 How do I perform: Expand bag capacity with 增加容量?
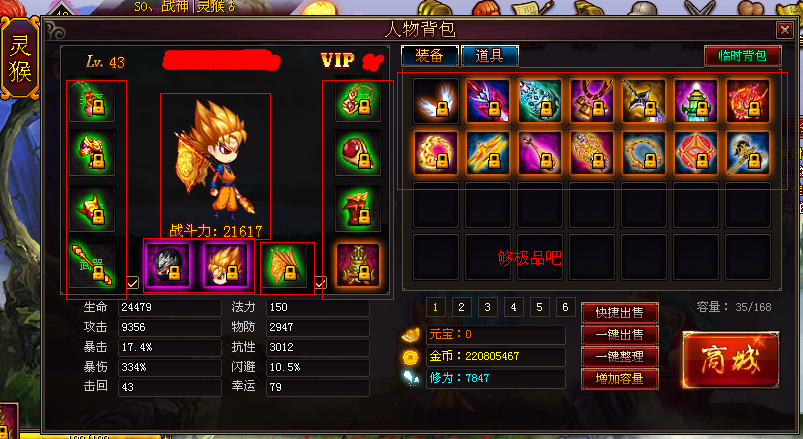coord(619,379)
